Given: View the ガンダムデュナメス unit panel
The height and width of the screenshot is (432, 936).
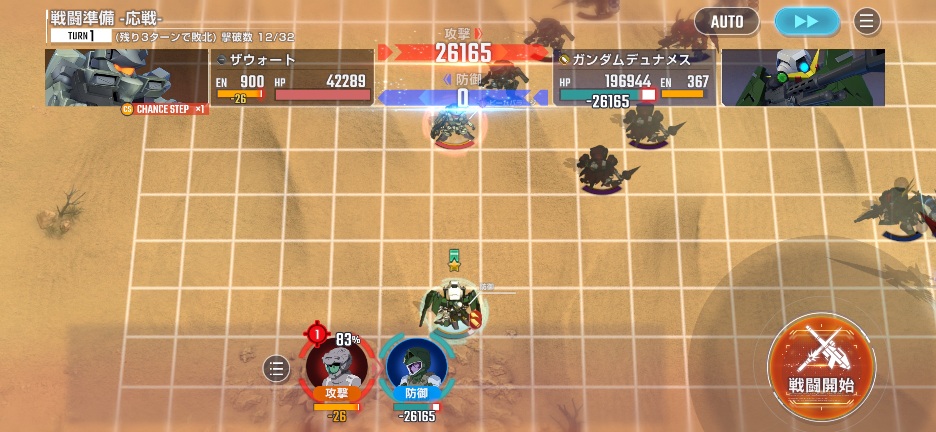Looking at the screenshot, I should (634, 77).
